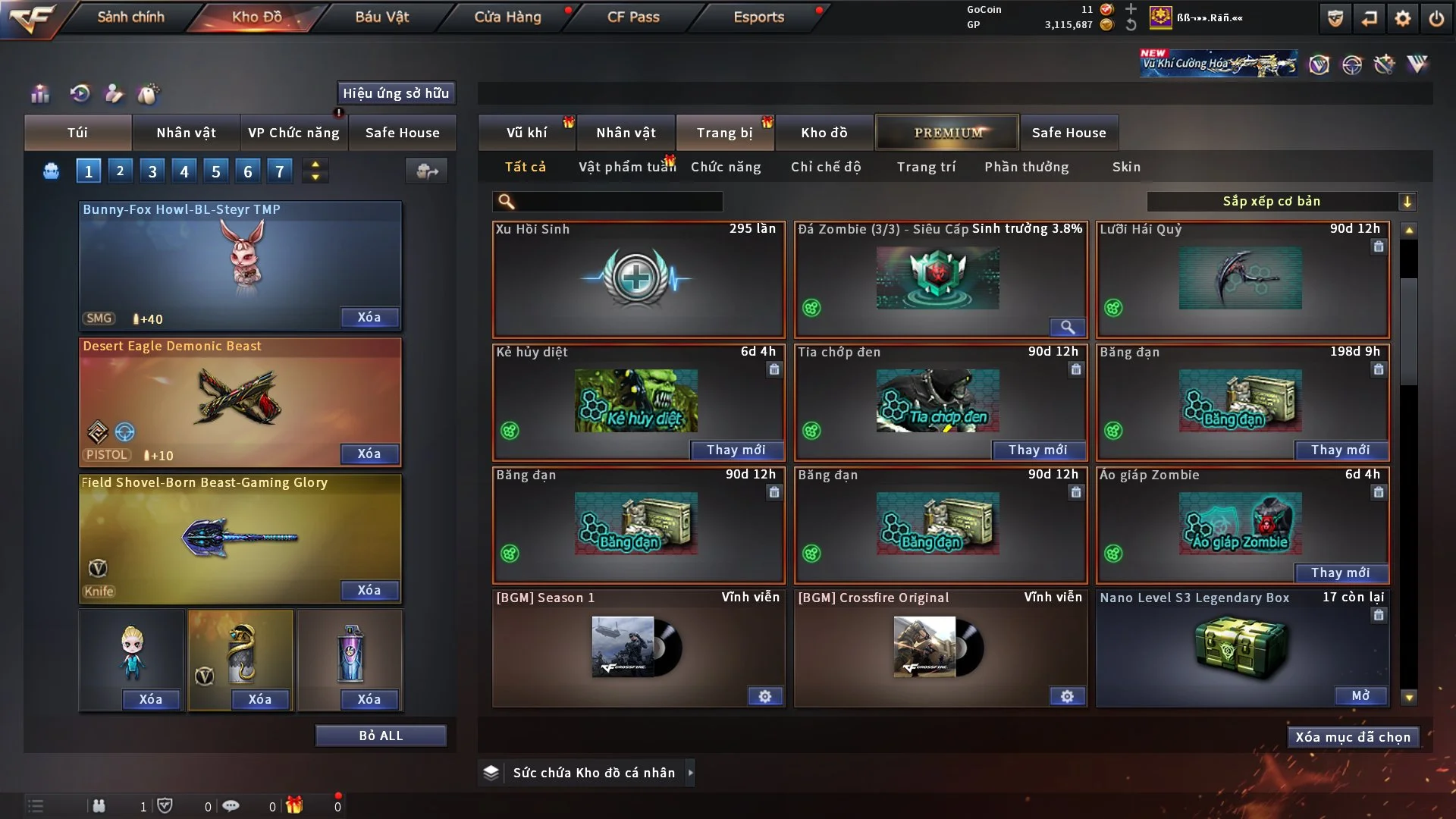
Task: Select the PREMIUM inventory tab
Action: pyautogui.click(x=948, y=133)
